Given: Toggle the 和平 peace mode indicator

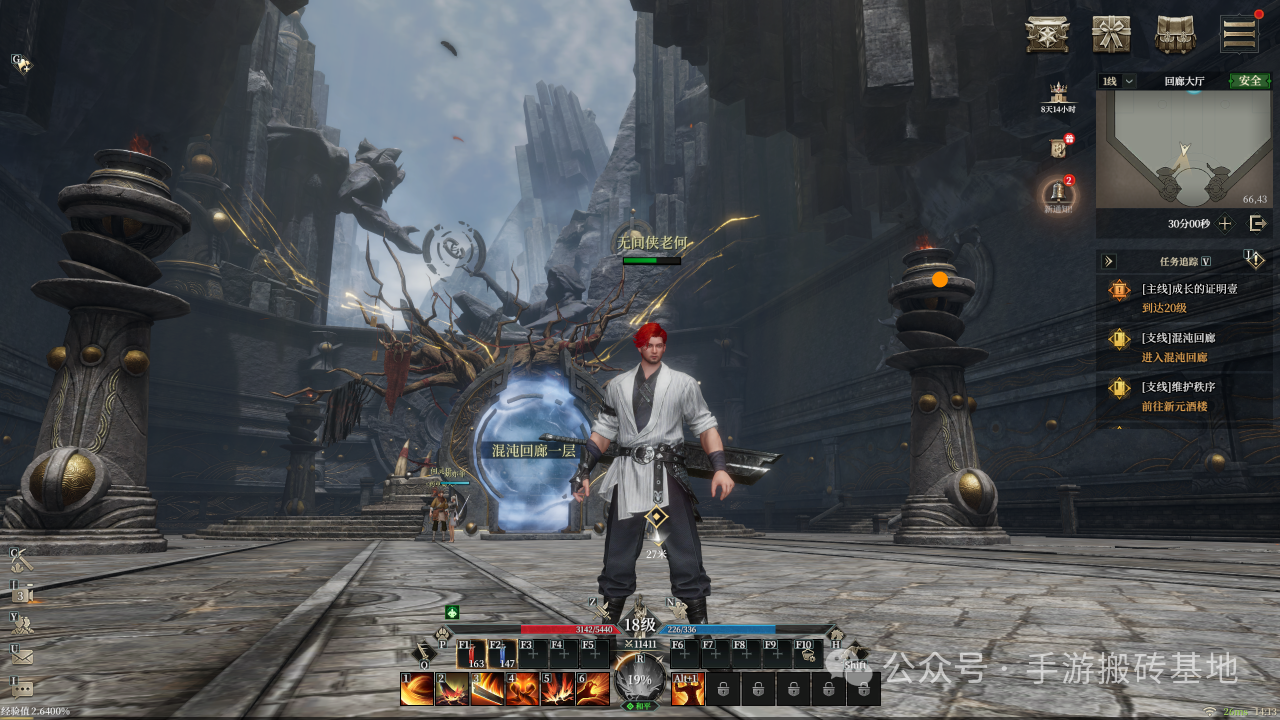Looking at the screenshot, I should (639, 706).
